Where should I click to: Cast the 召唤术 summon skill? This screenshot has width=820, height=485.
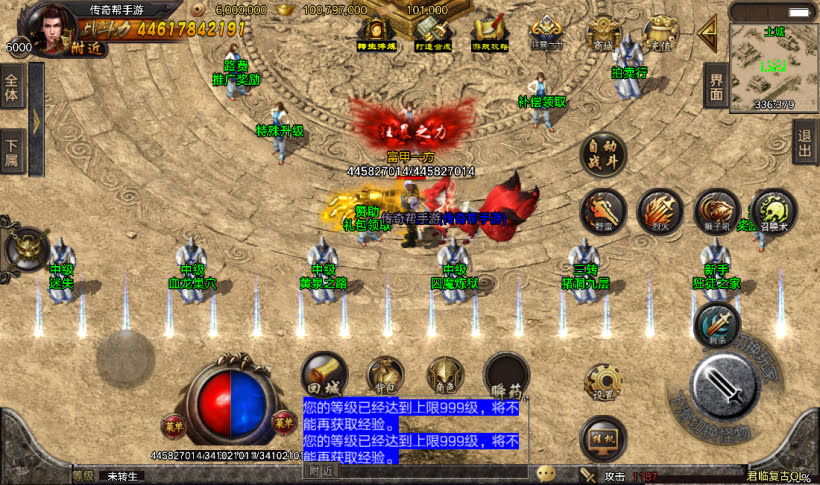coord(773,211)
